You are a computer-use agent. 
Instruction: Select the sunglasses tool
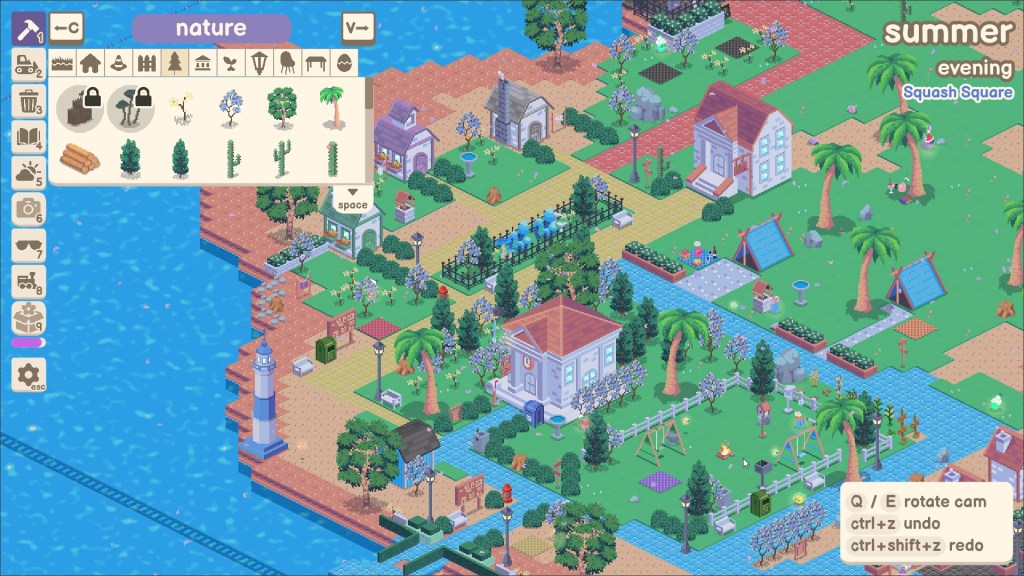[28, 247]
